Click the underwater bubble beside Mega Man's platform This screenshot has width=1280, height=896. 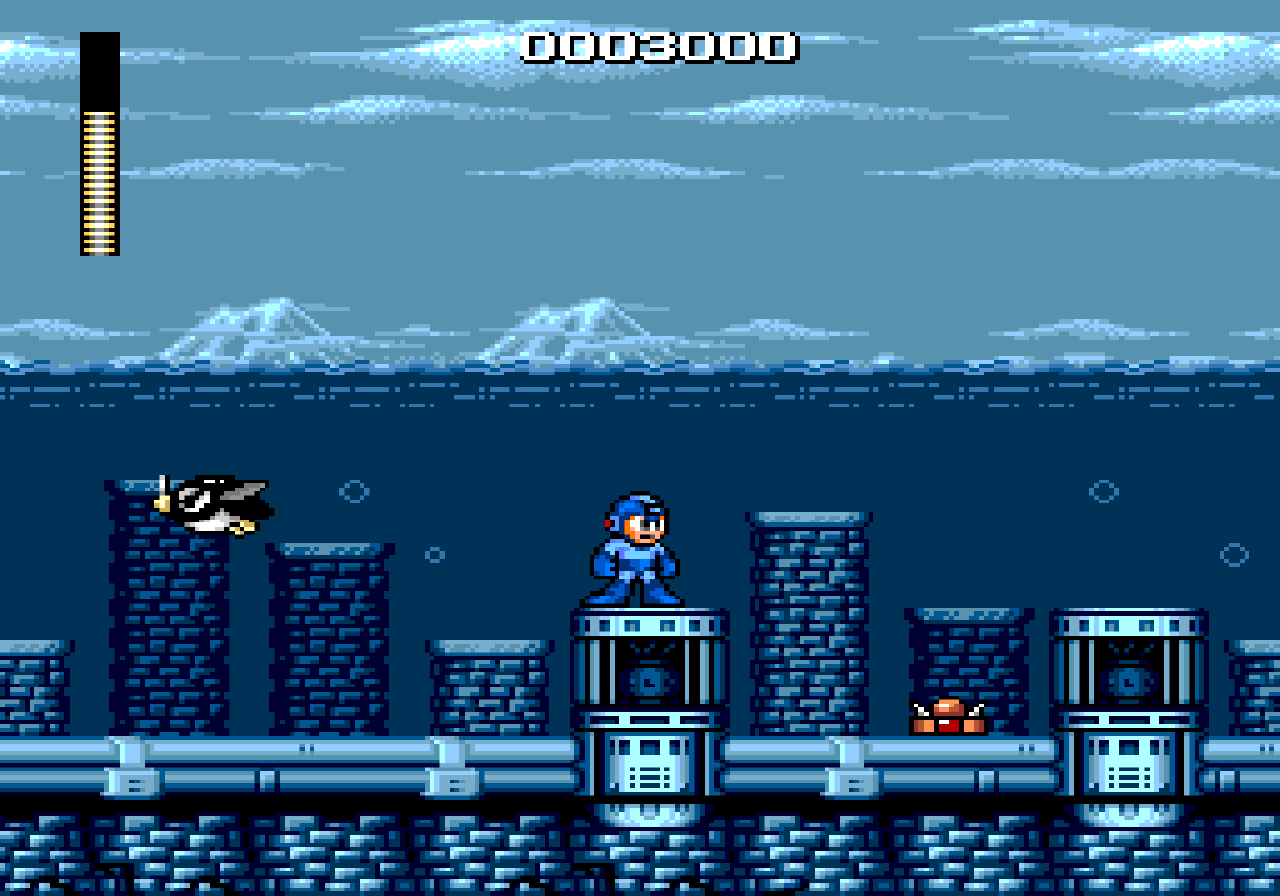click(435, 553)
